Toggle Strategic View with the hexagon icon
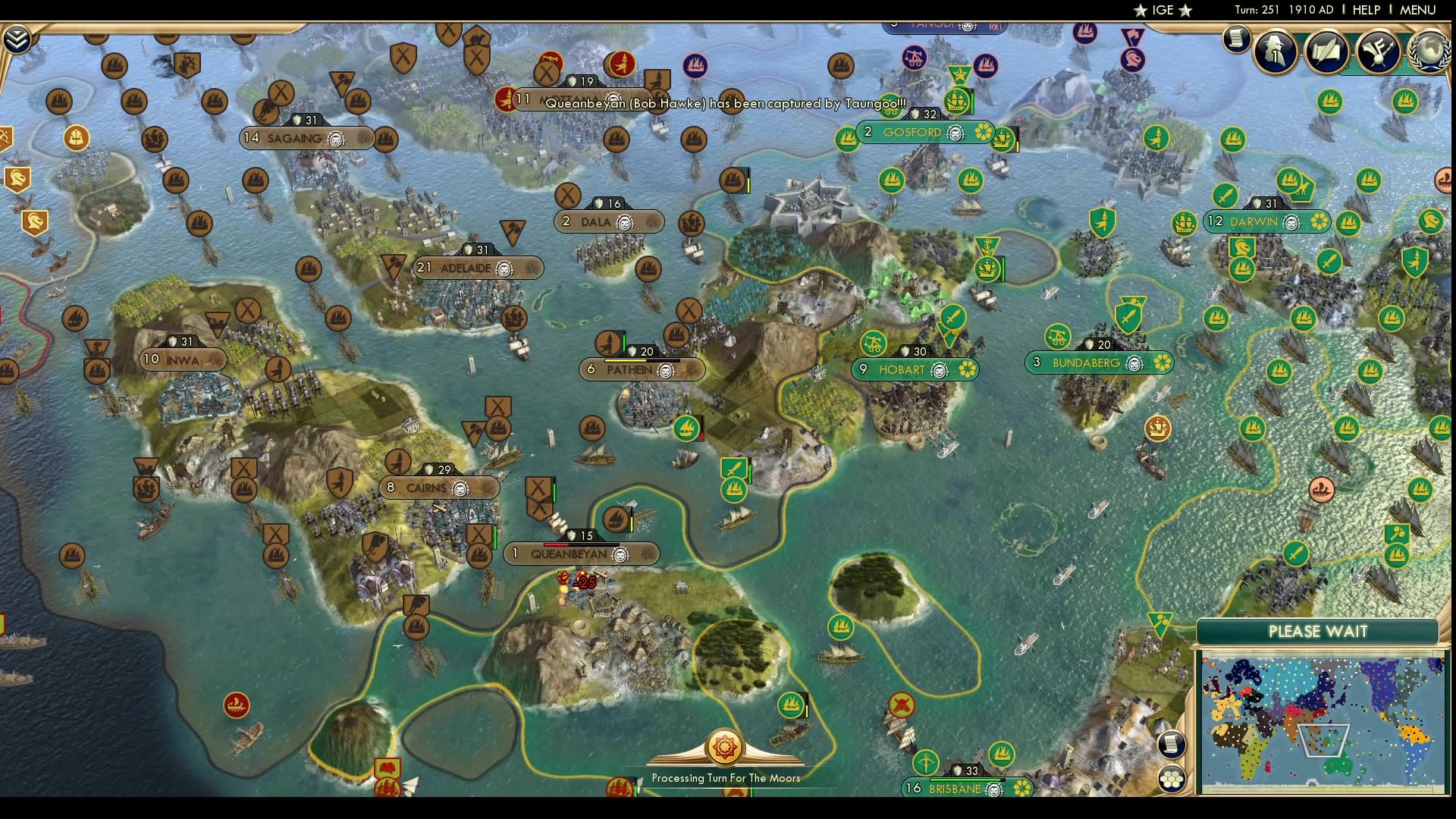The image size is (1456, 819). pos(1171,778)
